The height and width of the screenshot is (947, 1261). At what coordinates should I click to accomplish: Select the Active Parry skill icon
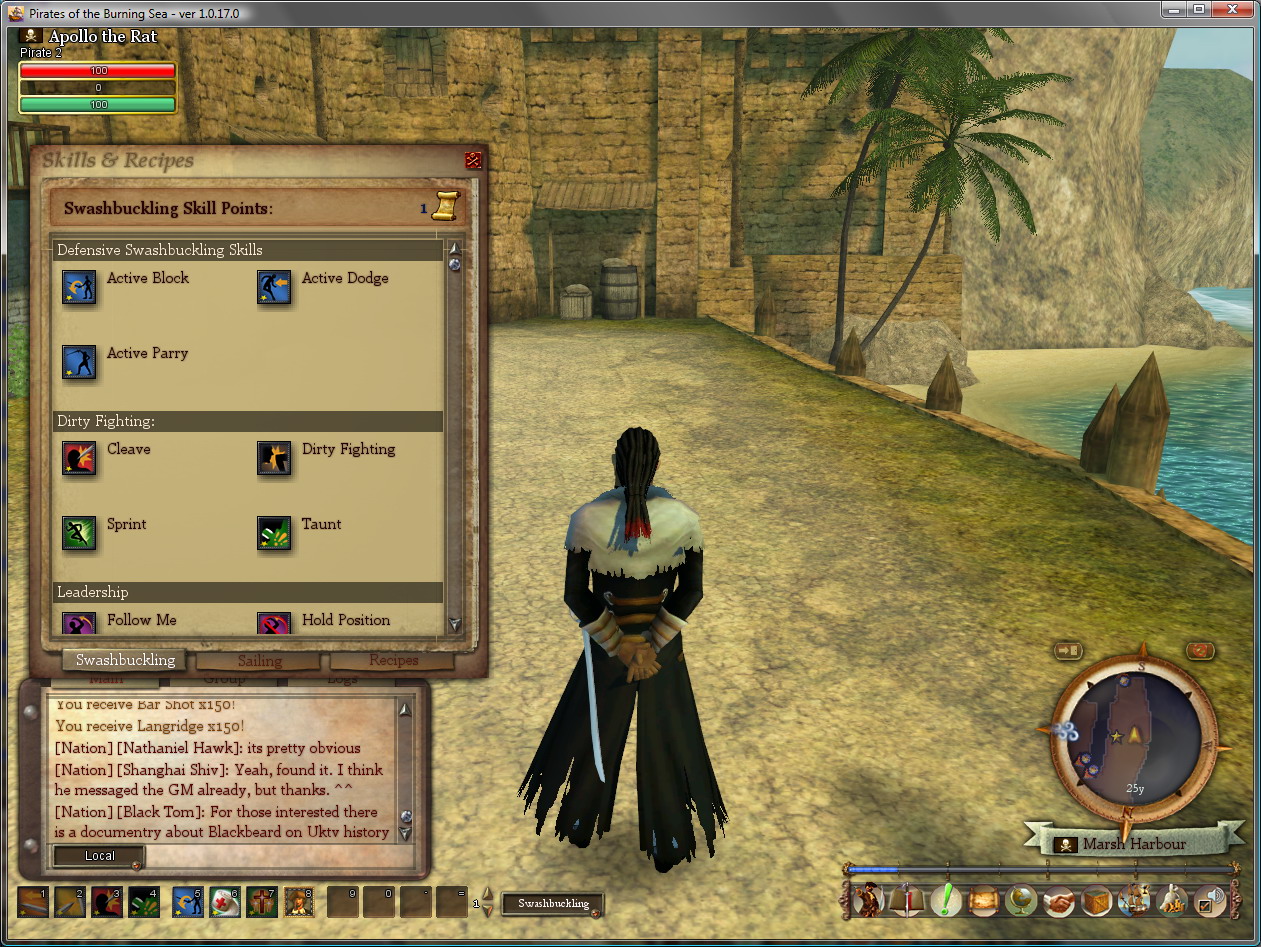pos(79,362)
